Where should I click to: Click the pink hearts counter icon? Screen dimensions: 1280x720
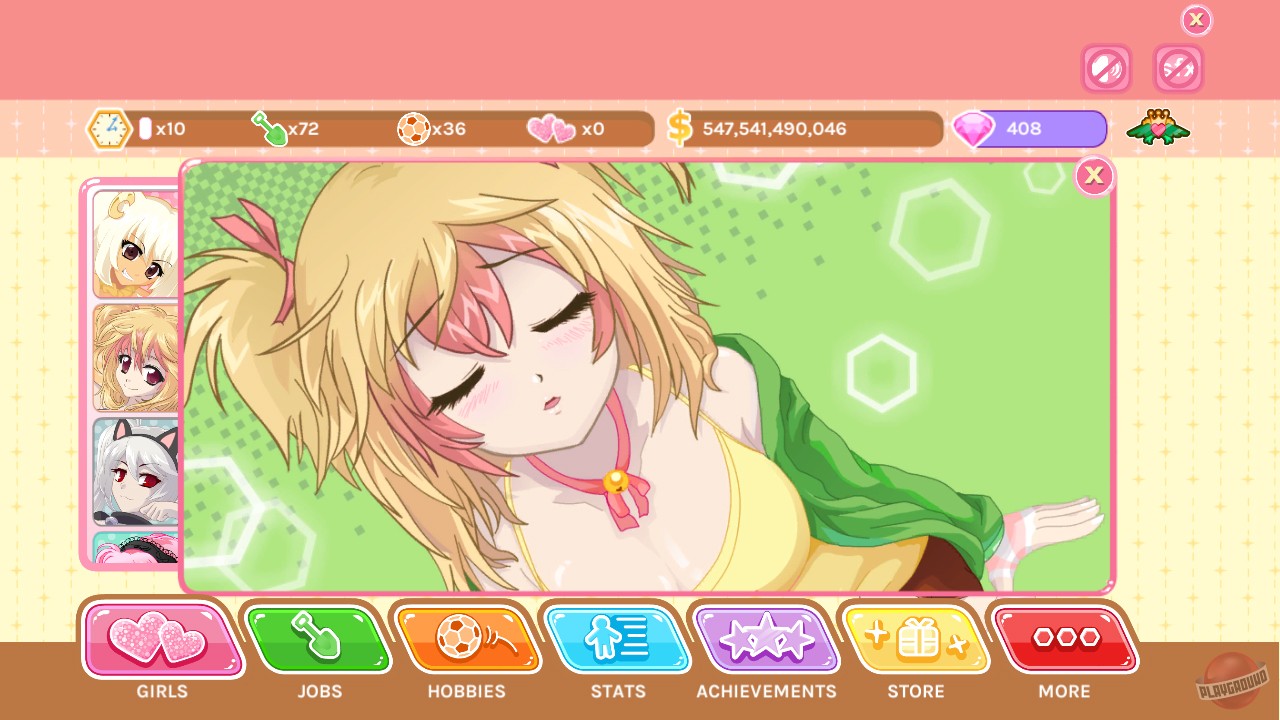[549, 128]
